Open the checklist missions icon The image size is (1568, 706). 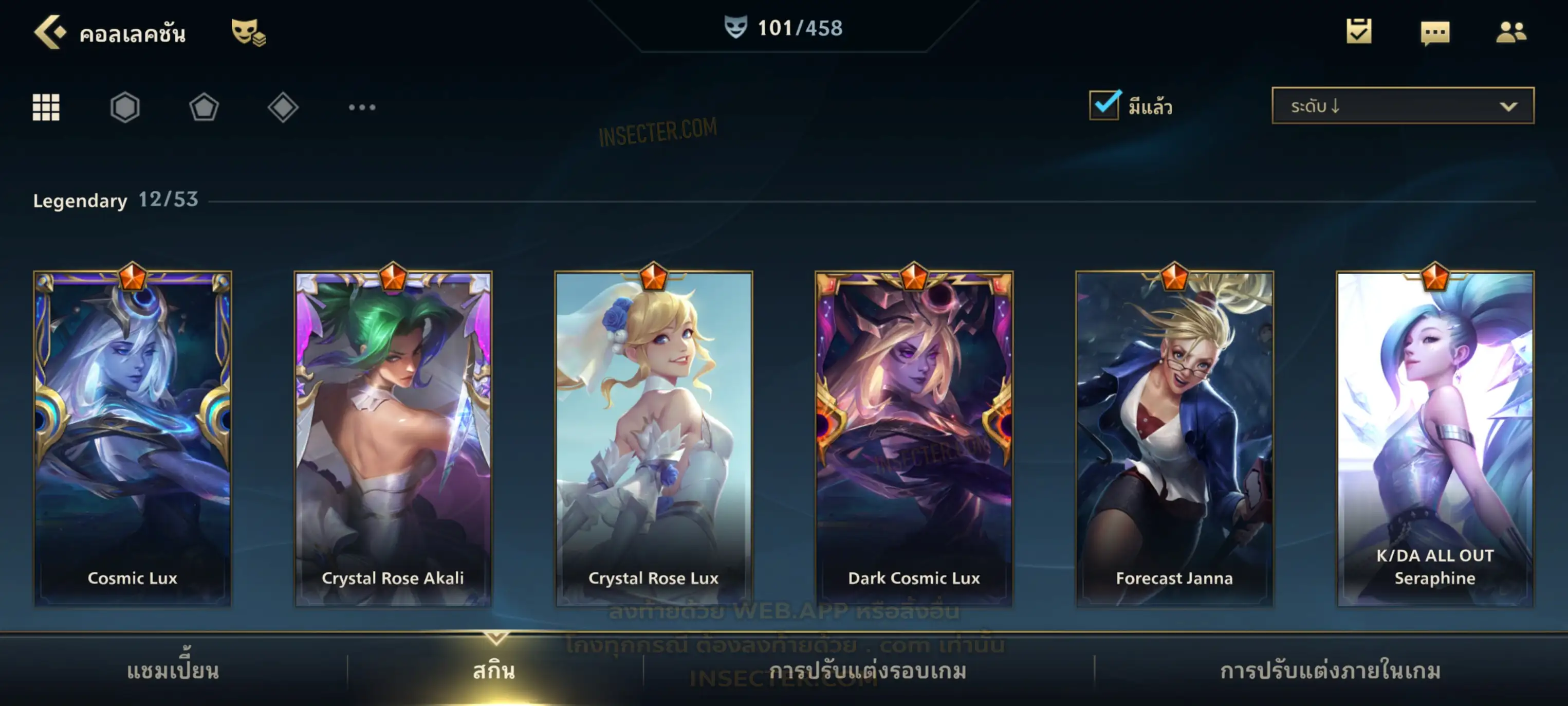1359,32
